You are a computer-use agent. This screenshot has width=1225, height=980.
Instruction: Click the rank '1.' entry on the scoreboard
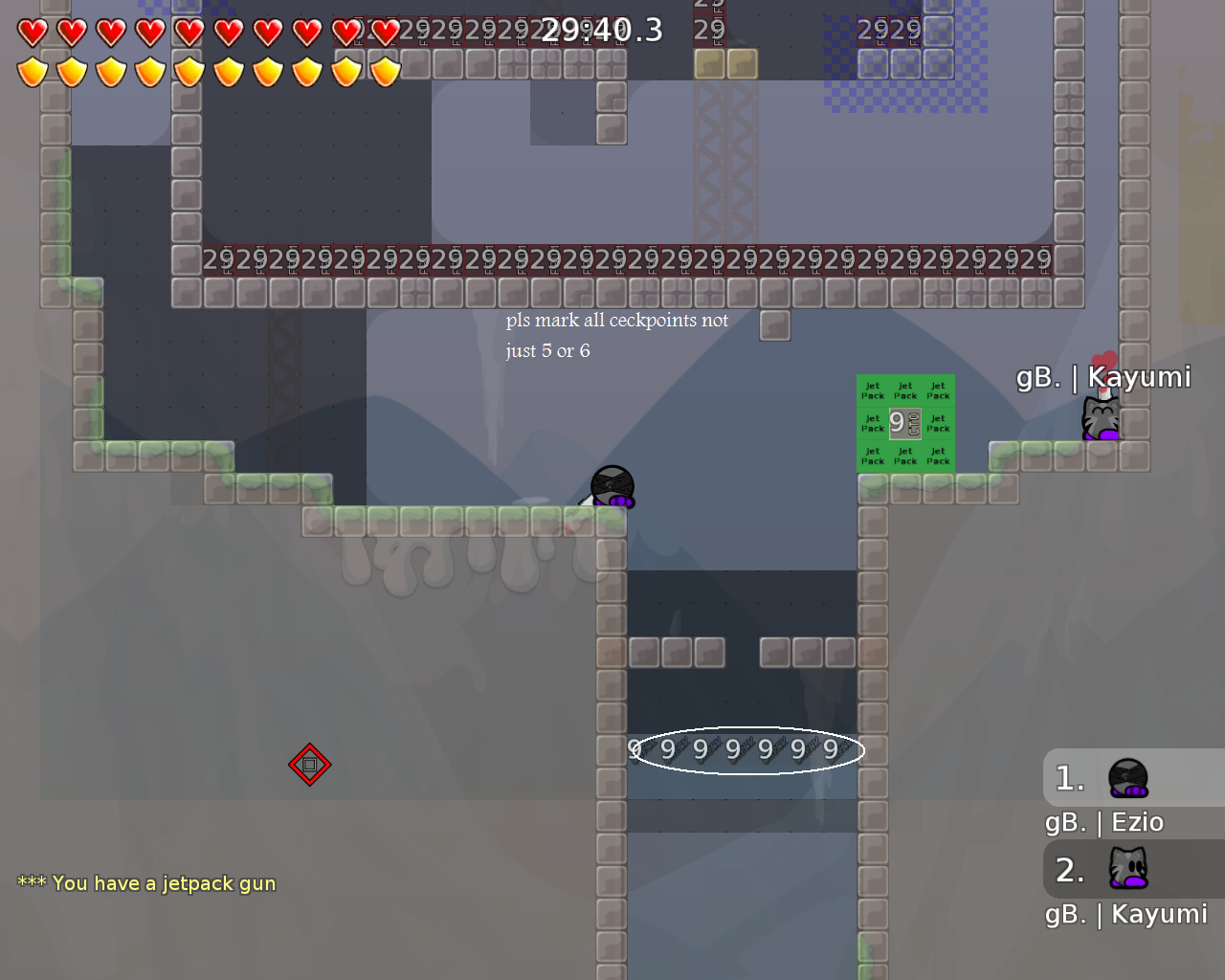(x=1069, y=777)
